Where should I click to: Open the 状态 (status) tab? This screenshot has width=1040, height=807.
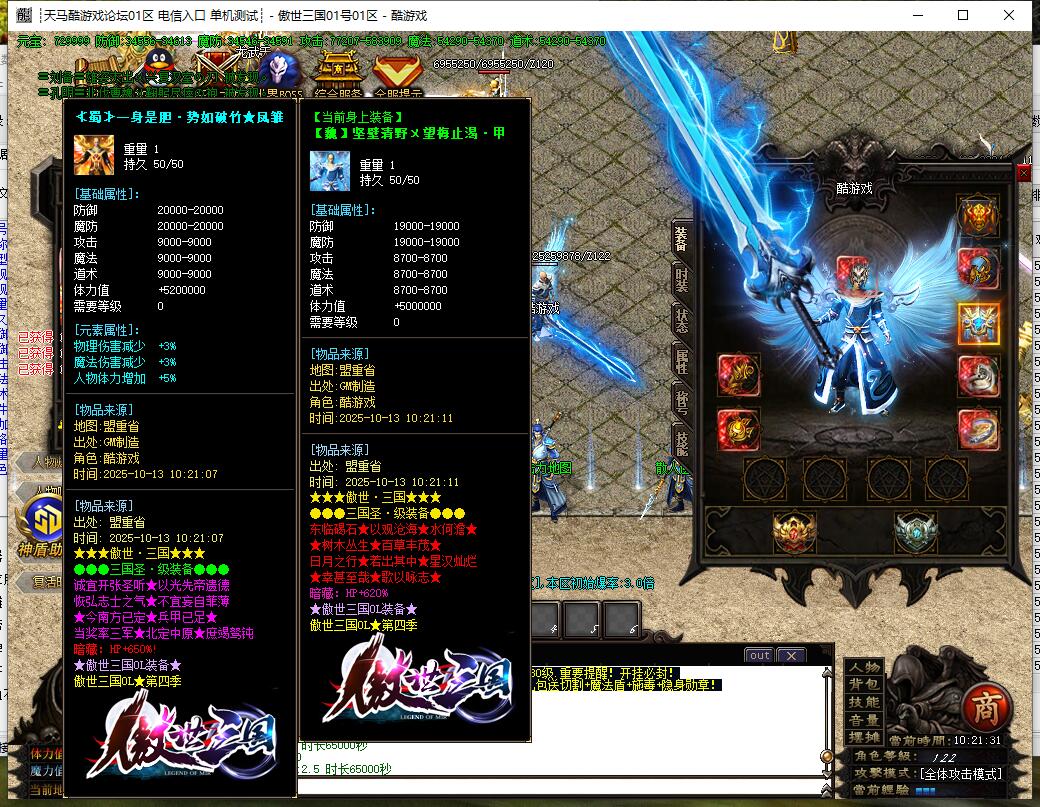click(682, 321)
